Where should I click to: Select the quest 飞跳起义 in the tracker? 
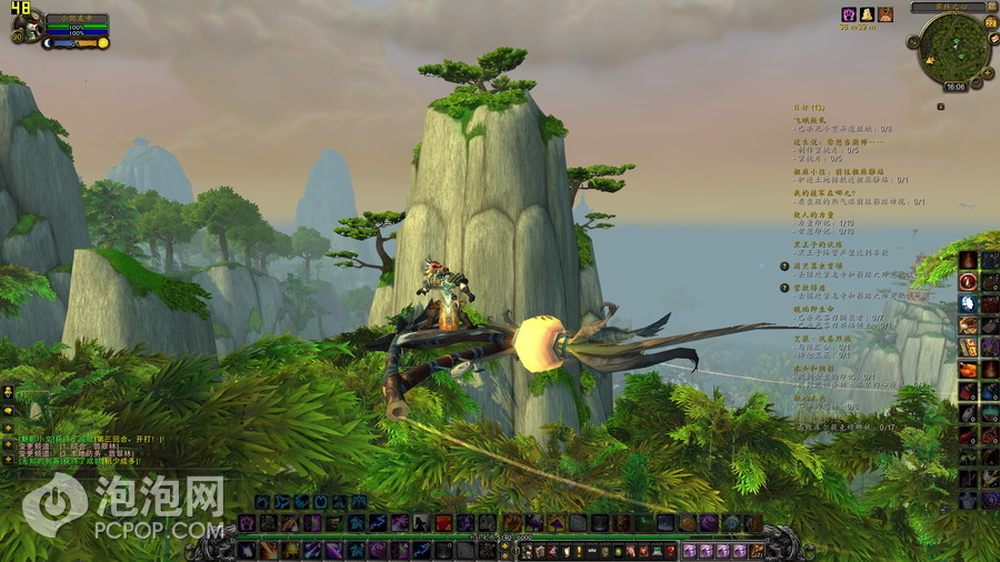(812, 118)
